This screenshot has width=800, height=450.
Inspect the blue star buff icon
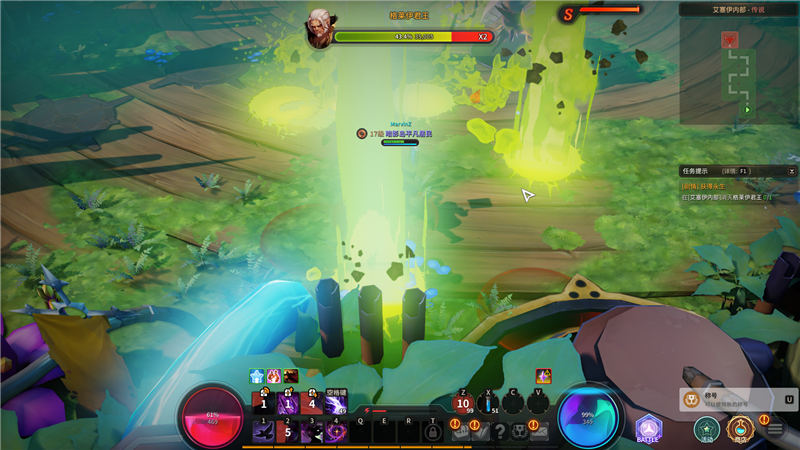click(x=257, y=376)
